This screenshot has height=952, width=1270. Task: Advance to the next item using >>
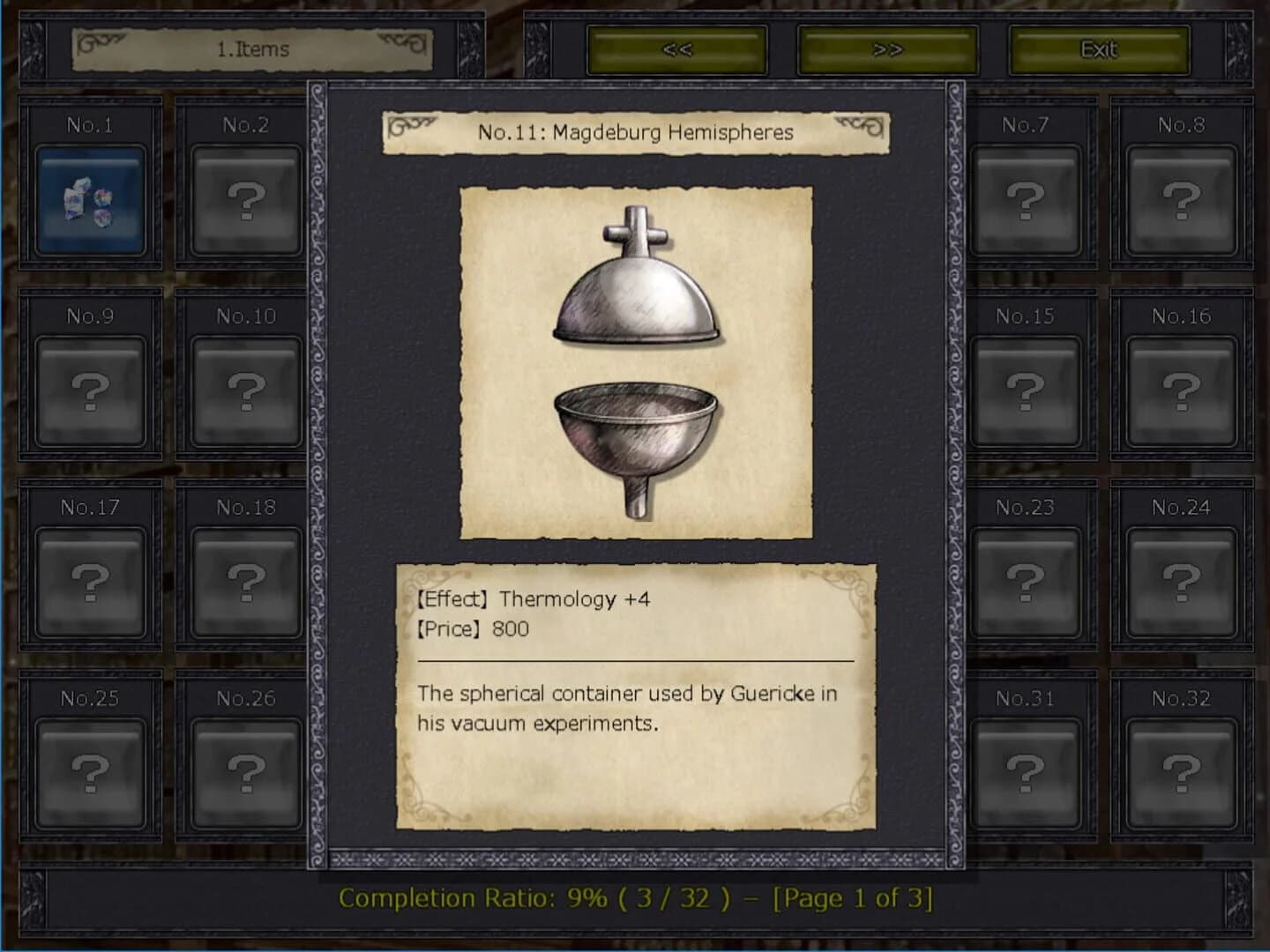(890, 49)
